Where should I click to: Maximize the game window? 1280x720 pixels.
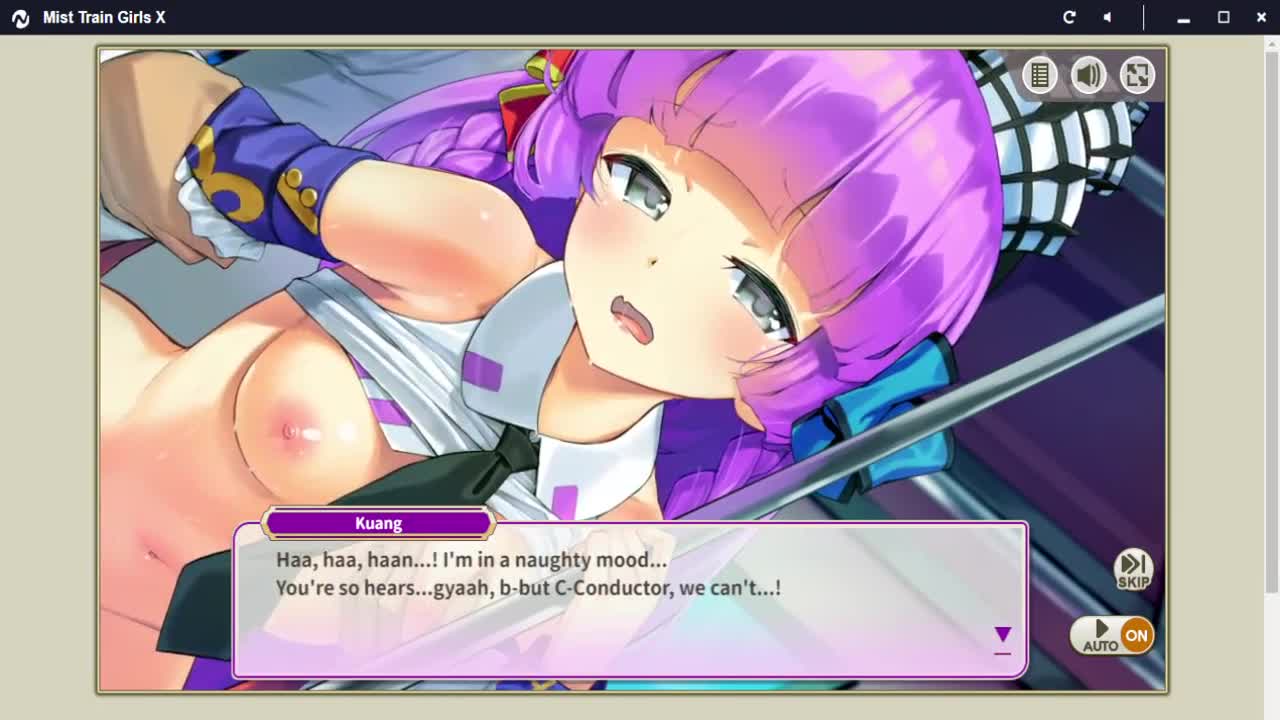1223,17
